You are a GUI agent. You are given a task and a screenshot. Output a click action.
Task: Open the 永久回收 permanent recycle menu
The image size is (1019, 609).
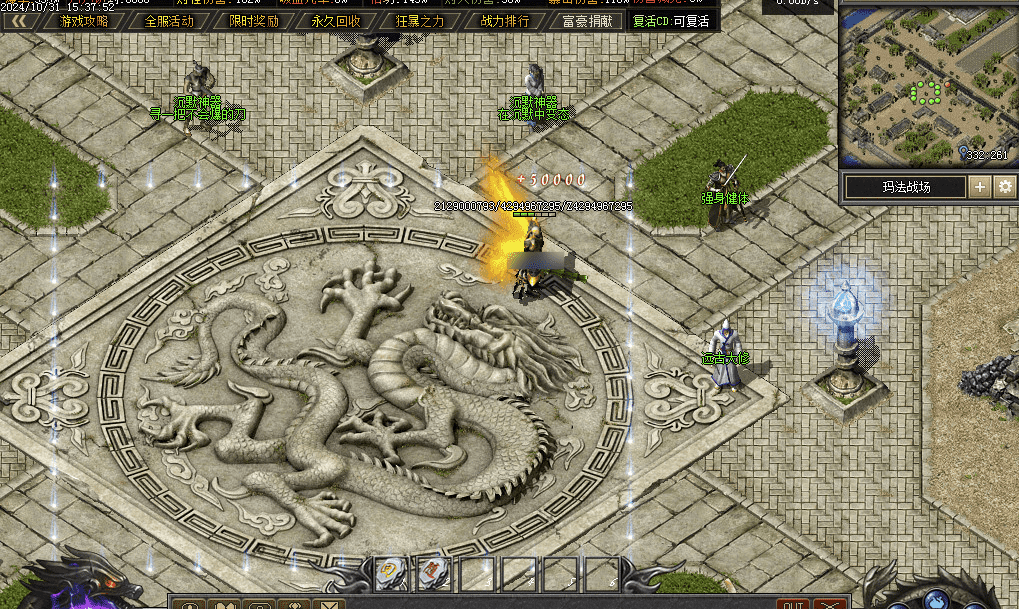pyautogui.click(x=336, y=21)
